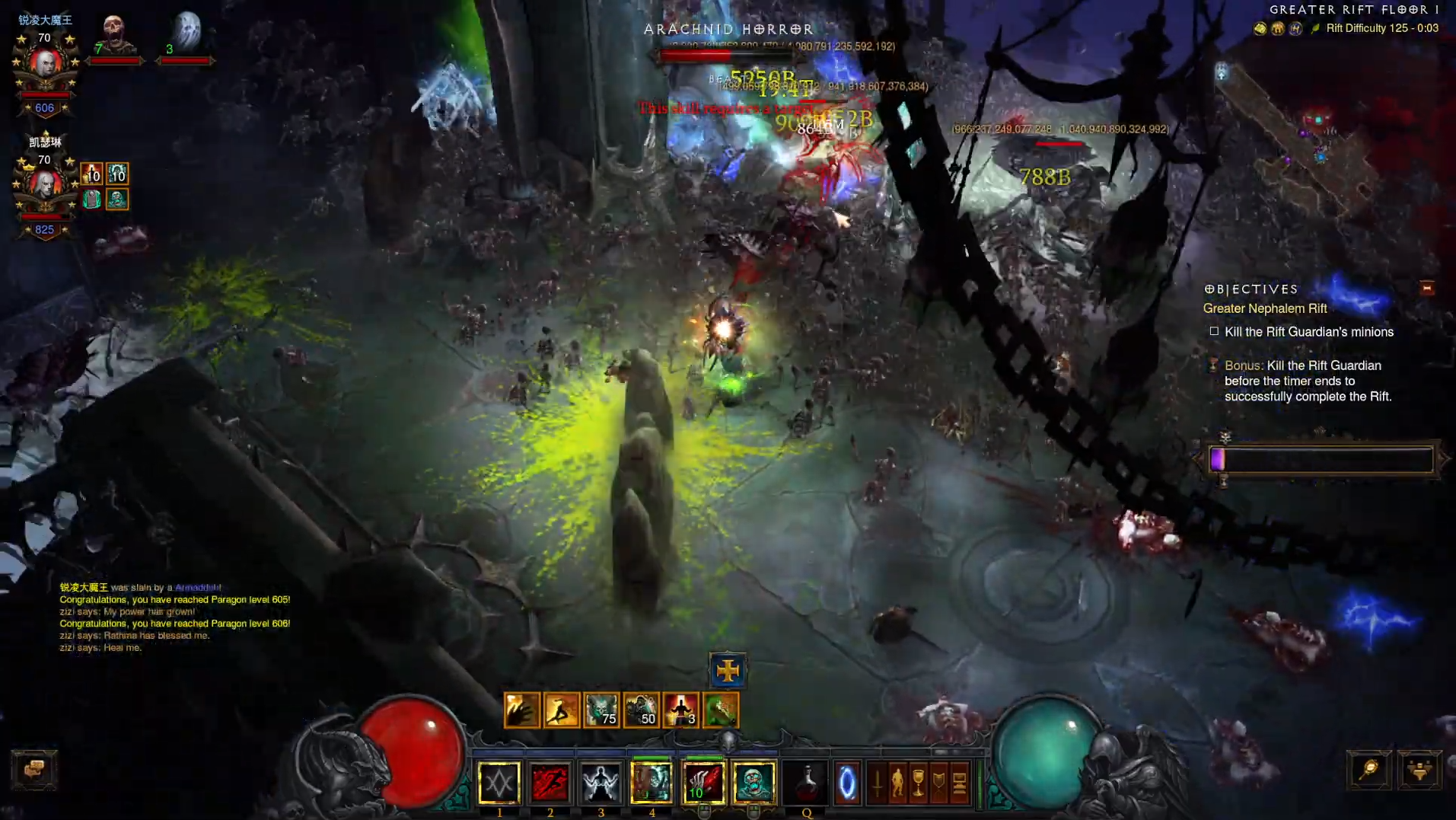The image size is (1456, 820).
Task: Use the bloody hand skill showing 10
Action: [703, 783]
